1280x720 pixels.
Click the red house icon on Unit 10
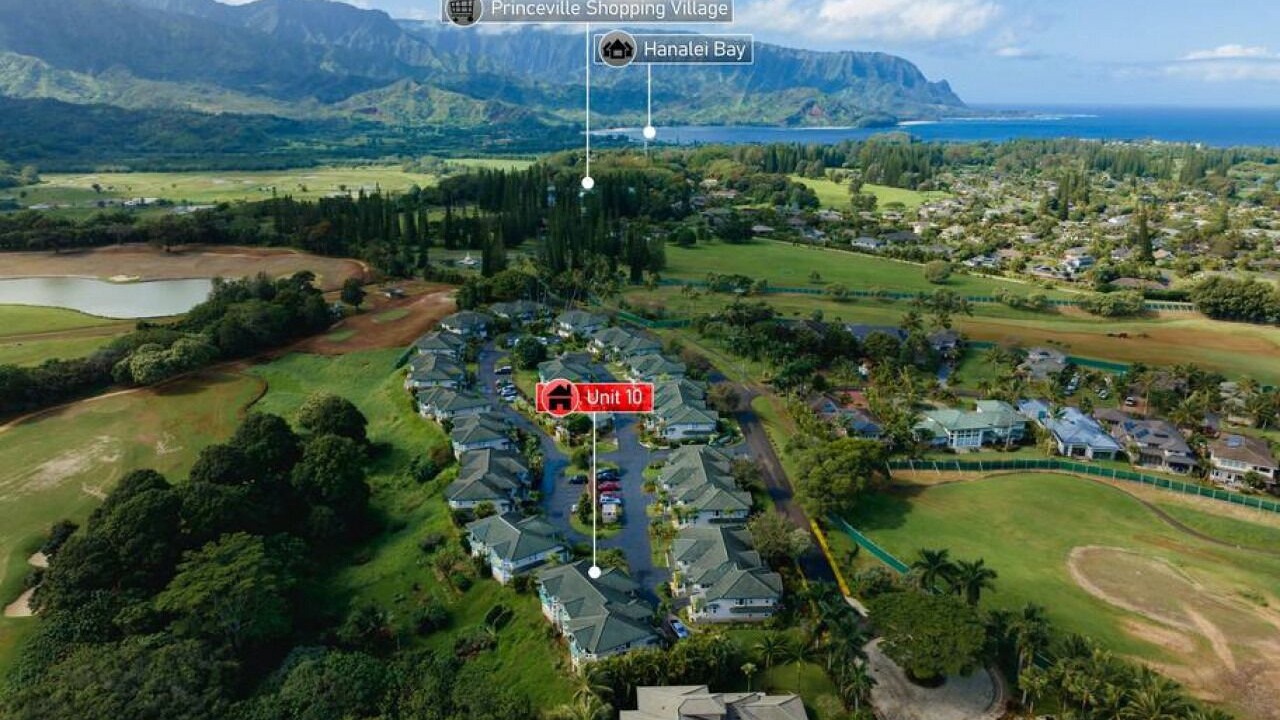[559, 397]
